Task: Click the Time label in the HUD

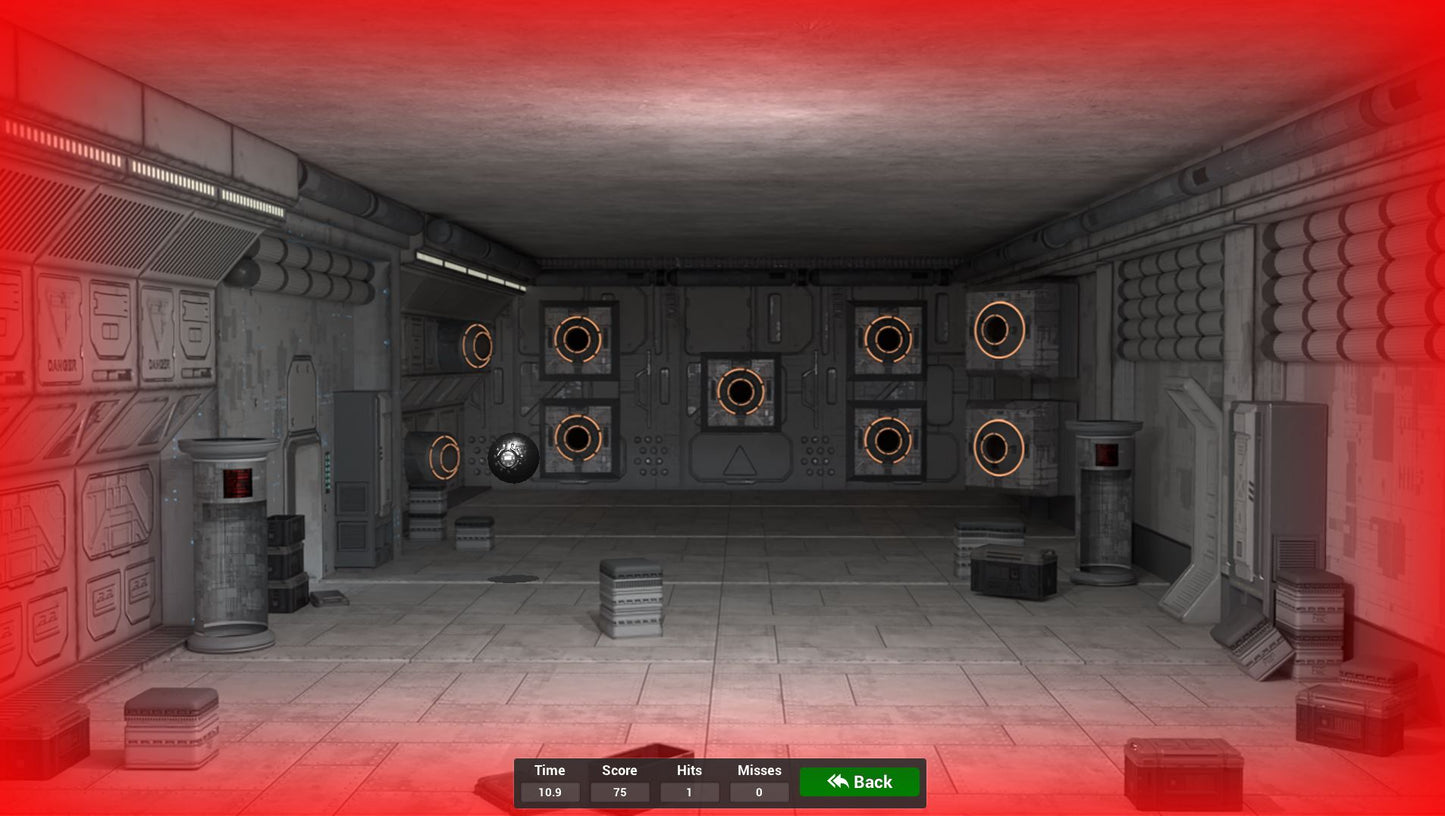Action: tap(549, 770)
